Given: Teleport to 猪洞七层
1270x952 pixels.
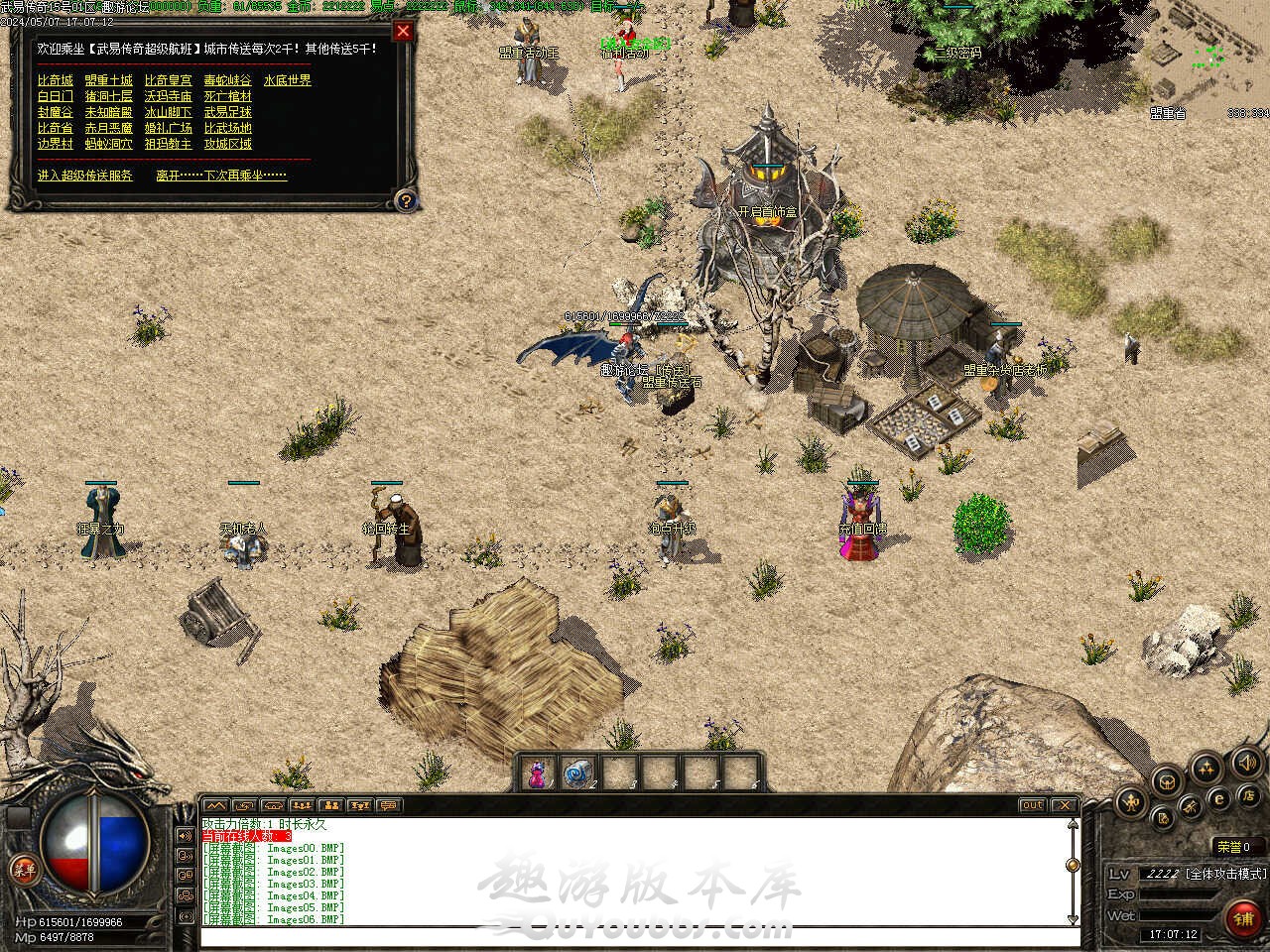Looking at the screenshot, I should click(108, 96).
